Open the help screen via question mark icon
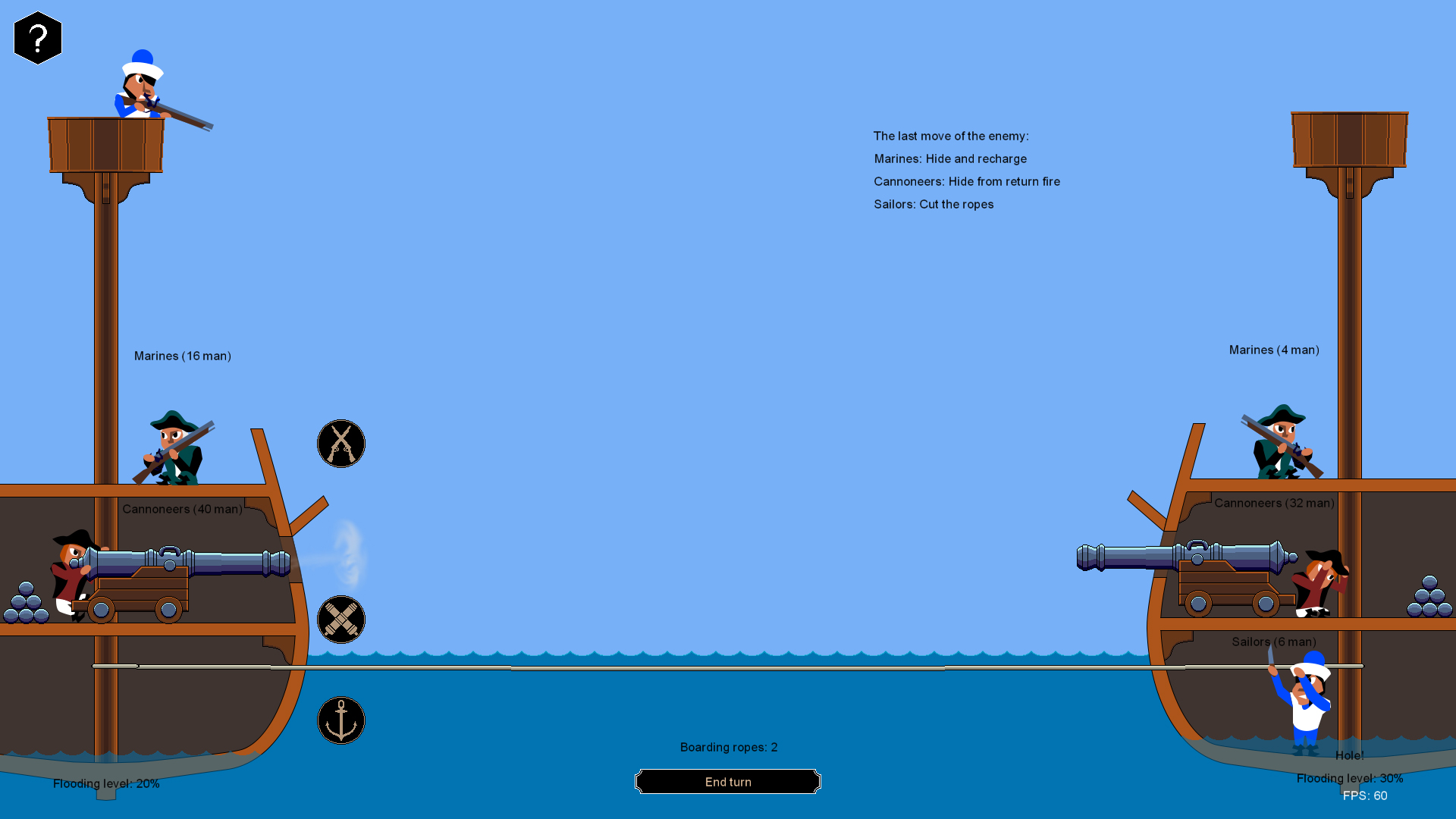 point(38,37)
